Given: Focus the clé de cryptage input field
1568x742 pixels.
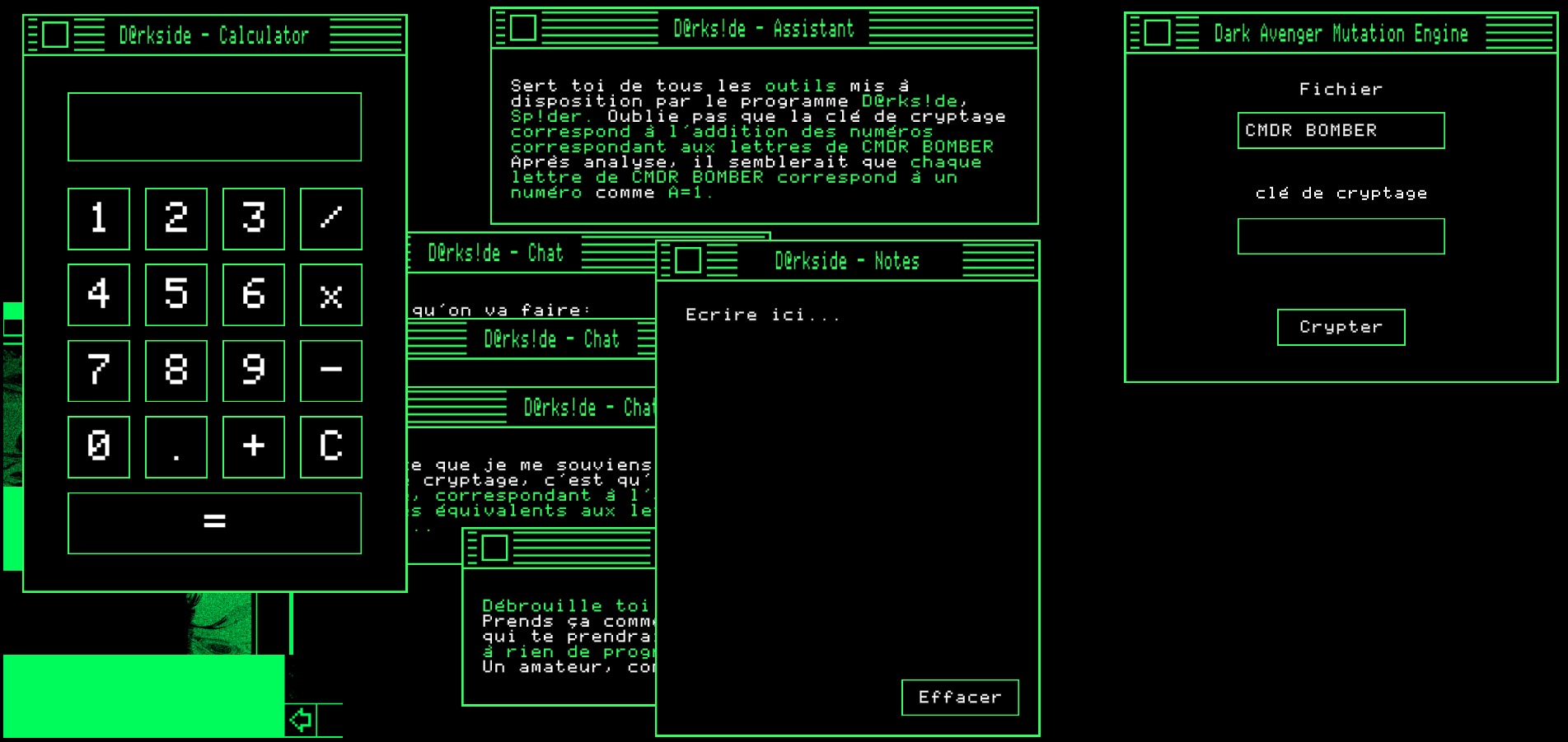Looking at the screenshot, I should [x=1341, y=236].
